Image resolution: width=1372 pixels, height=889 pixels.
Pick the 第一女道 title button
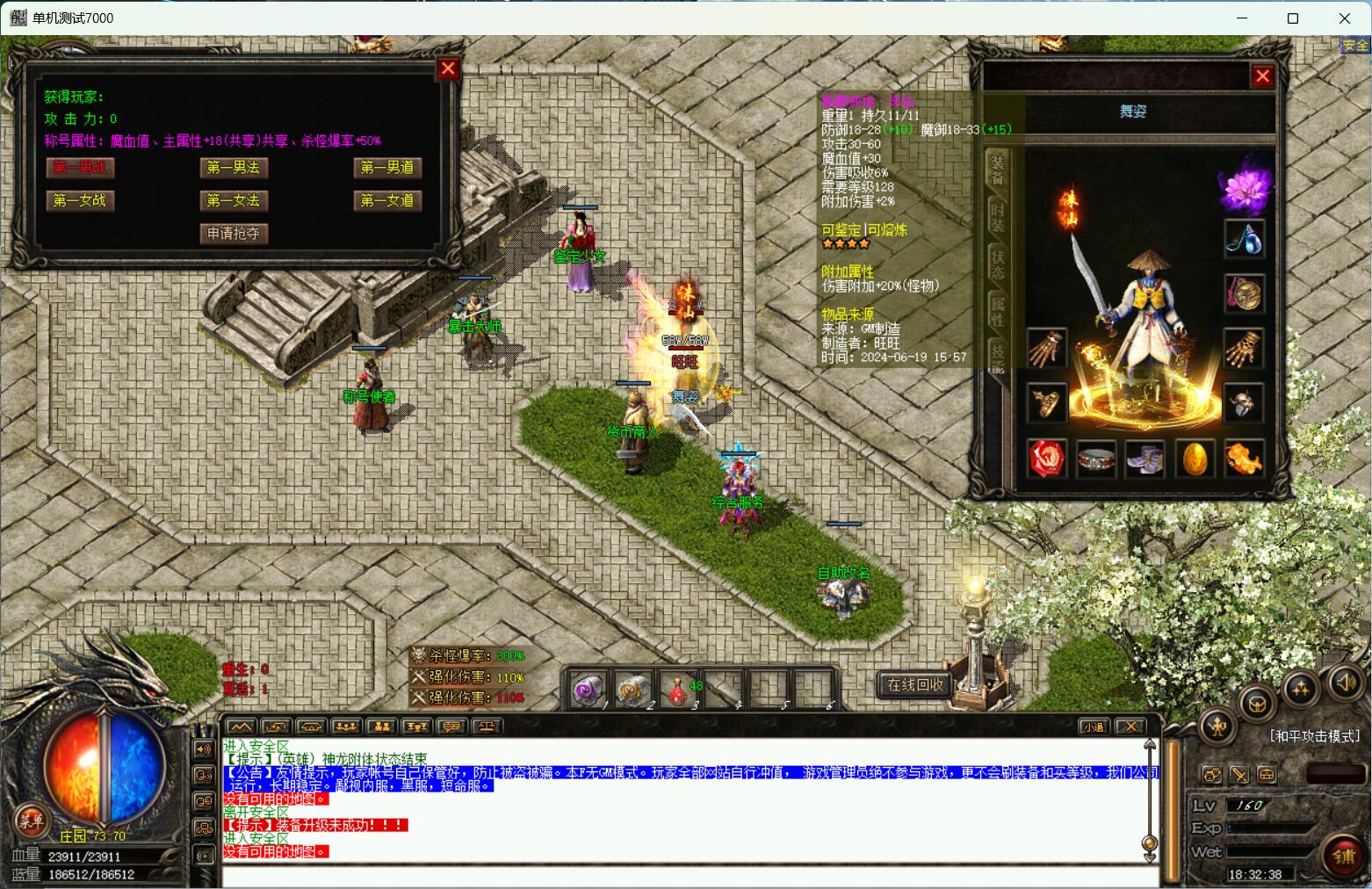[x=387, y=200]
